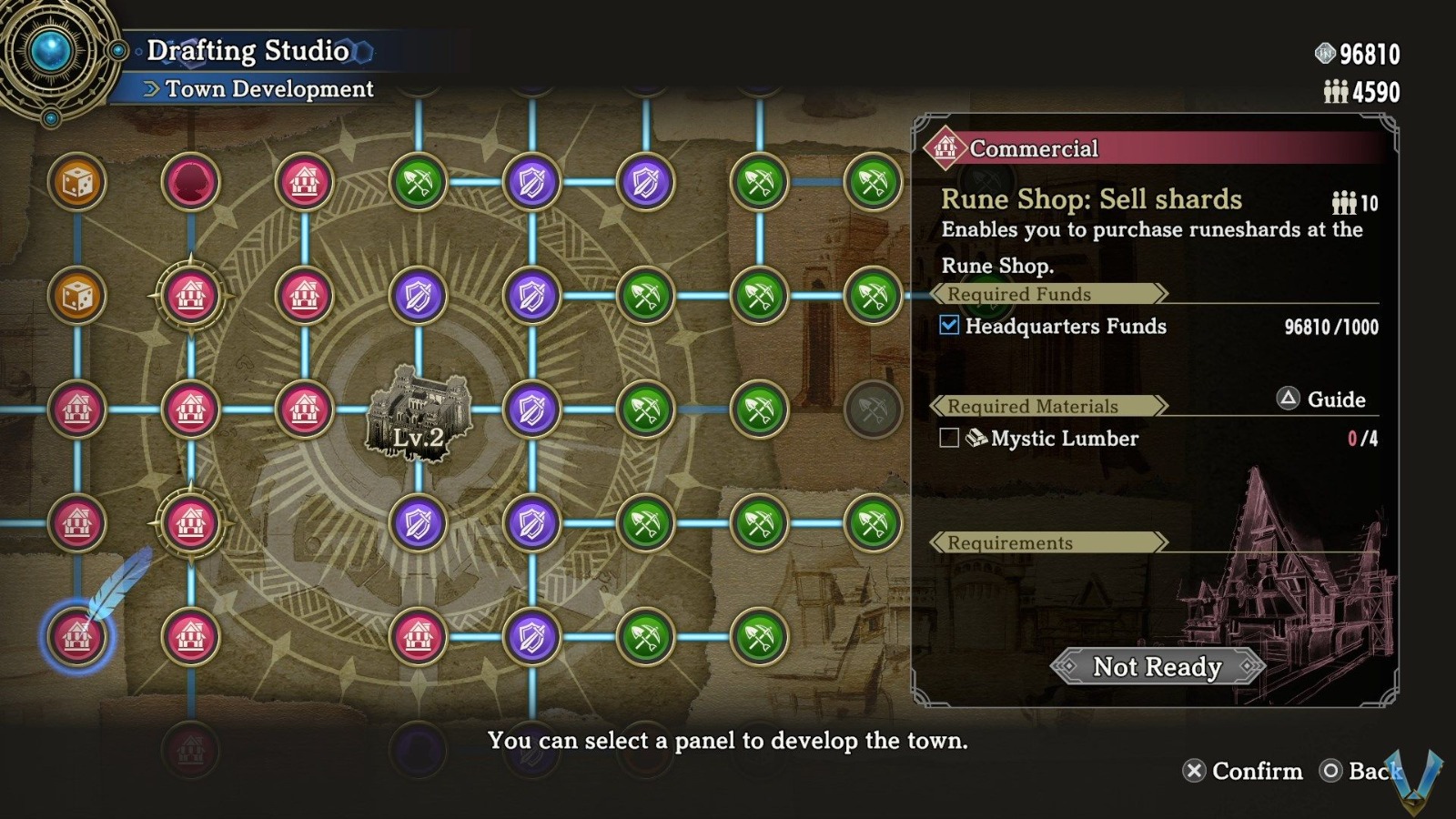
Task: Select the orange dice panel in top-left corner
Action: (77, 183)
